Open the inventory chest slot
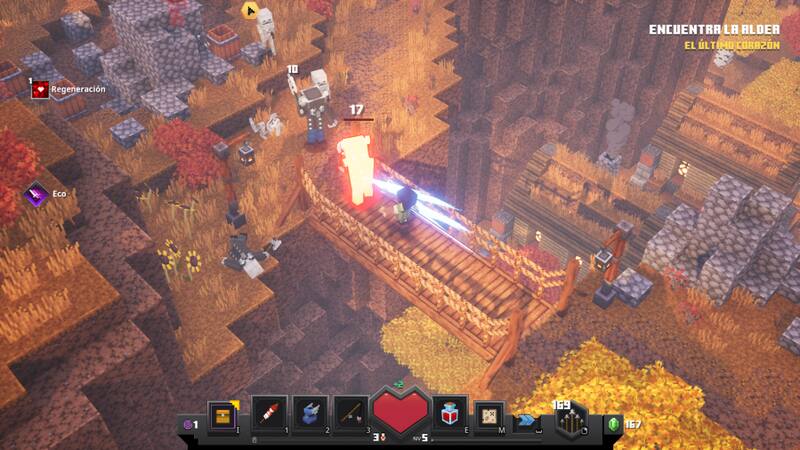 pyautogui.click(x=221, y=413)
